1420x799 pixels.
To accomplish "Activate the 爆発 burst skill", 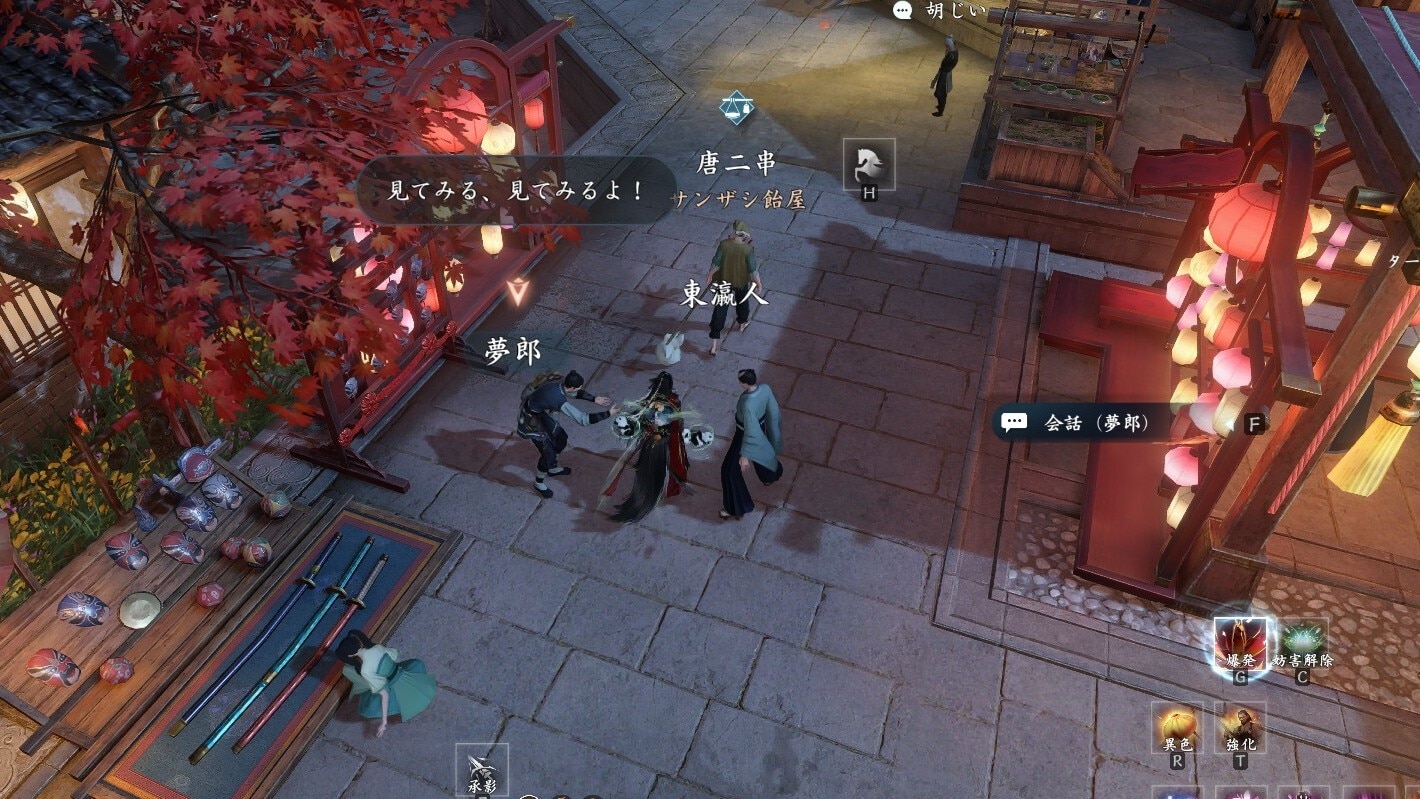I will click(x=1240, y=642).
